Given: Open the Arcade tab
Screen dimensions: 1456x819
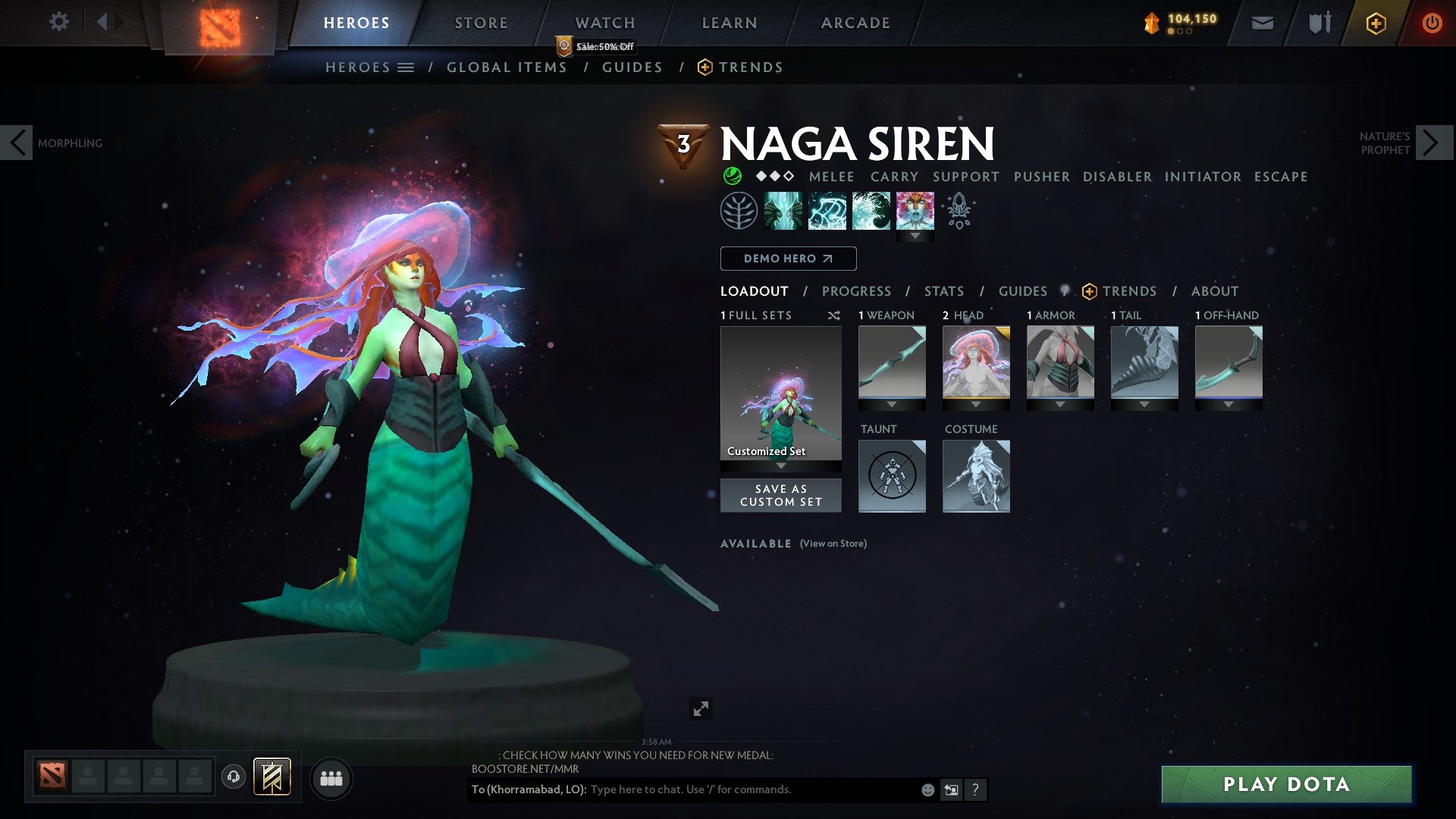Looking at the screenshot, I should 855,23.
